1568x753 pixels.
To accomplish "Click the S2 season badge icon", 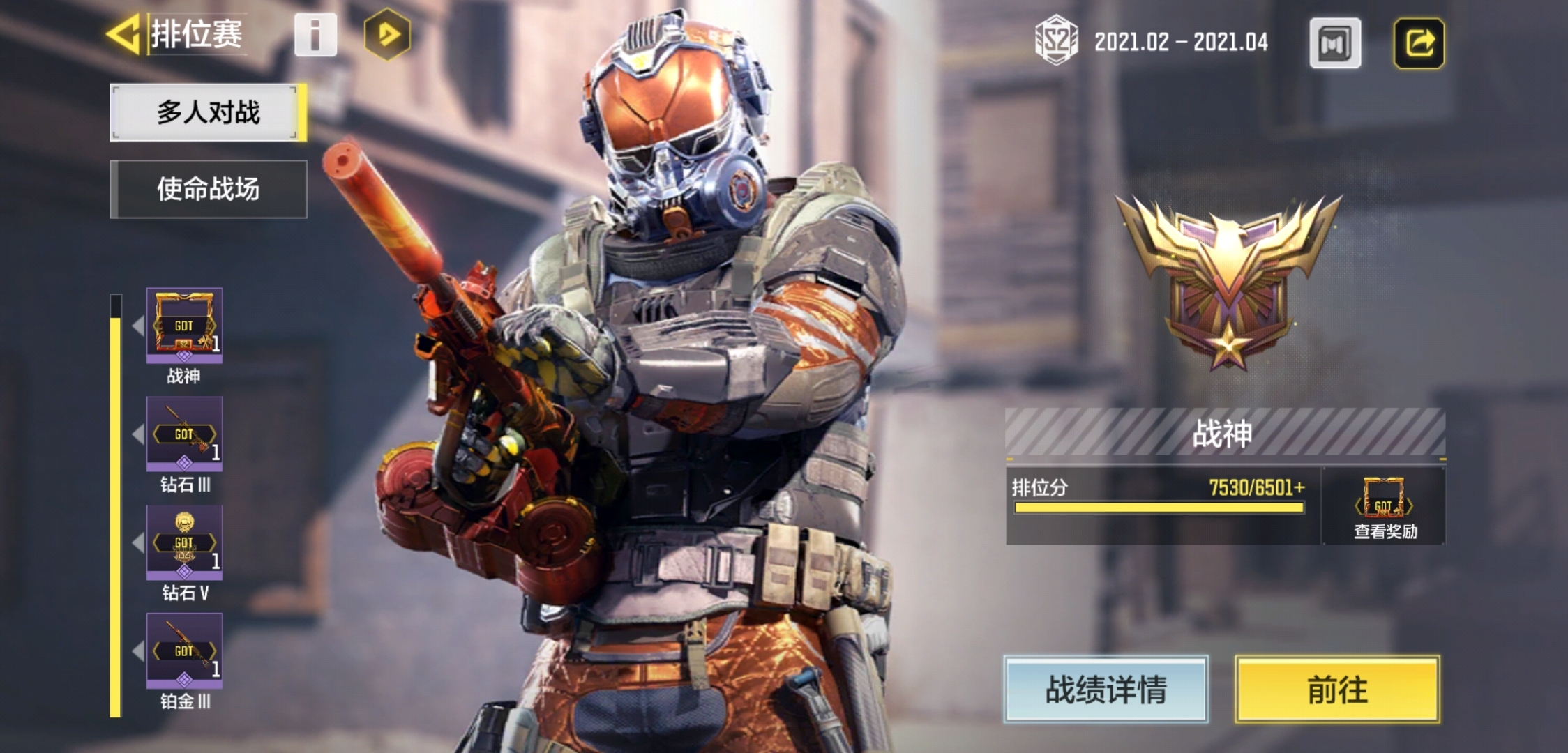I will (x=1056, y=41).
